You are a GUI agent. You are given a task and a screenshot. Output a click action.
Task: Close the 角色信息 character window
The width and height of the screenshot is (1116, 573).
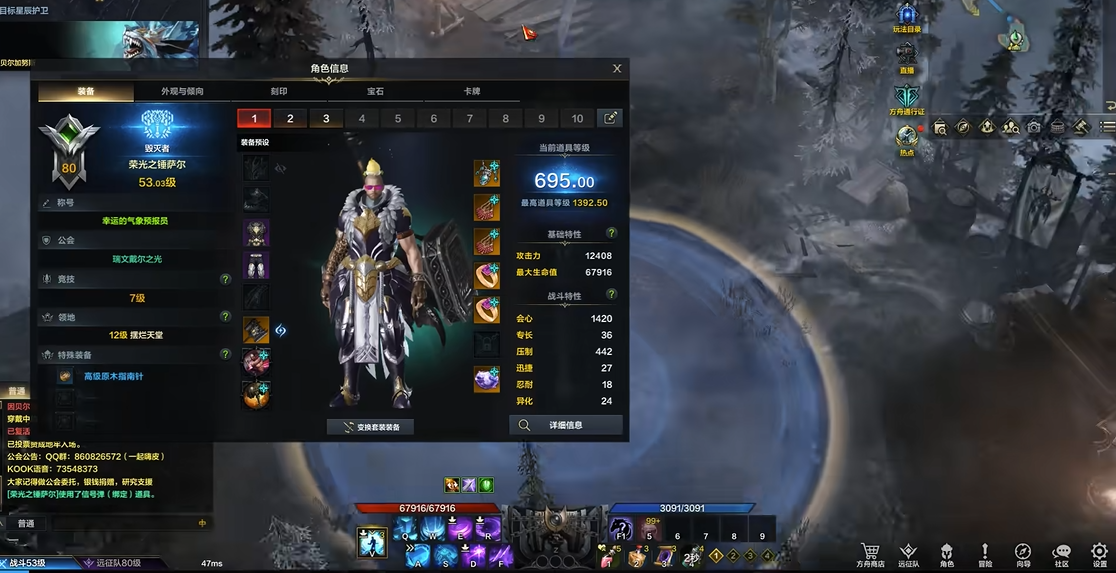point(617,69)
